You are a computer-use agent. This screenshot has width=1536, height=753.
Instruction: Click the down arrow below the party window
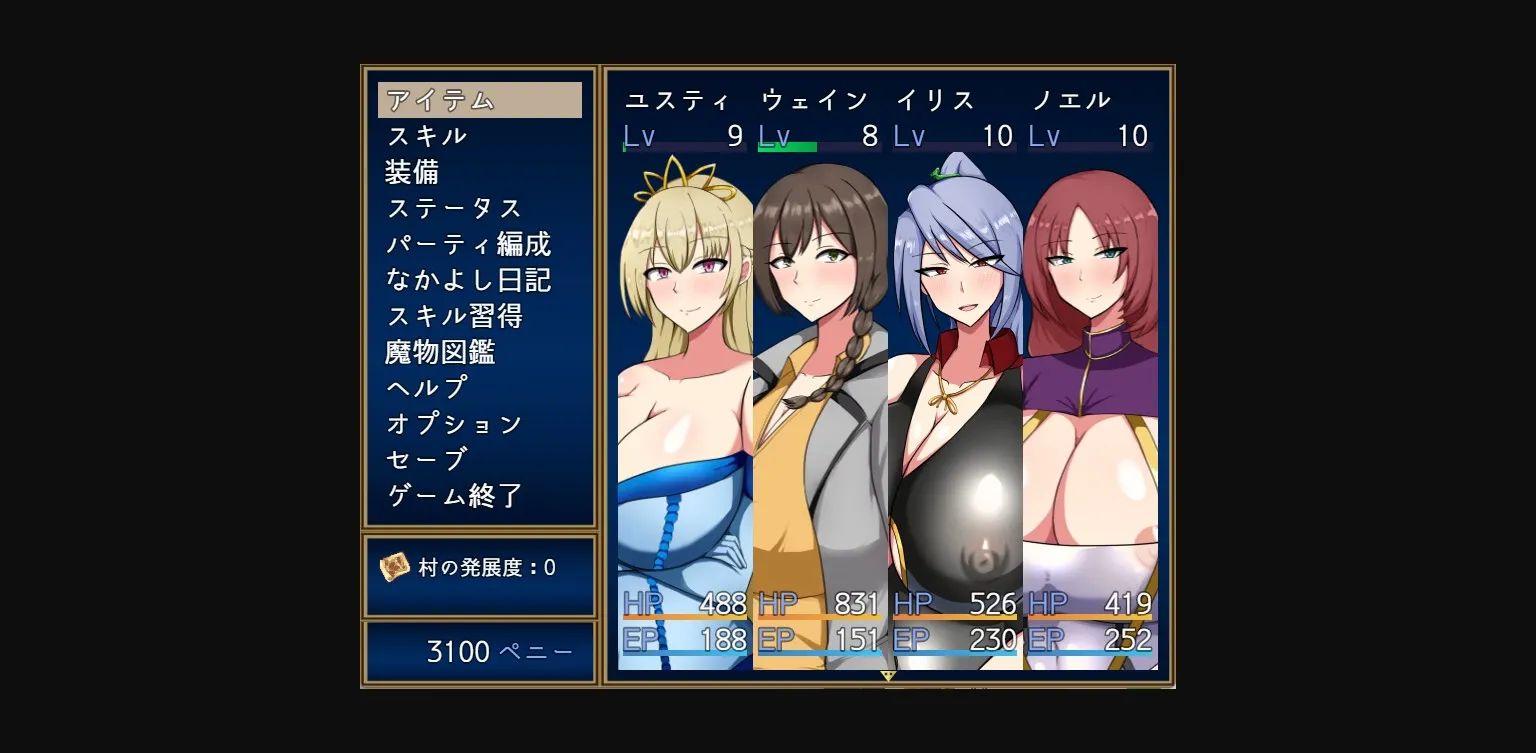click(886, 678)
